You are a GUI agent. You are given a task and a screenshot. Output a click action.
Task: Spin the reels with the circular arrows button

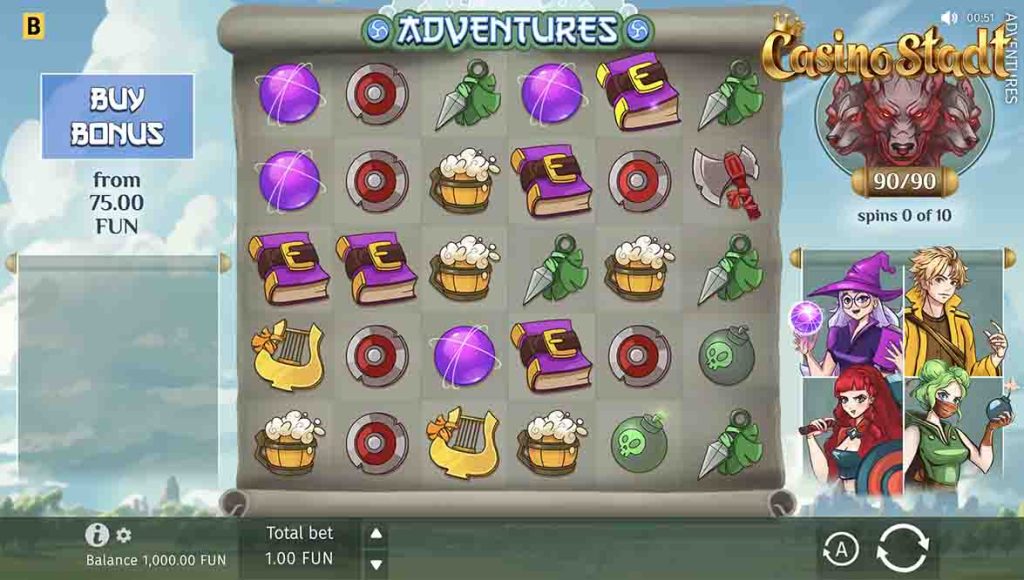(x=902, y=548)
